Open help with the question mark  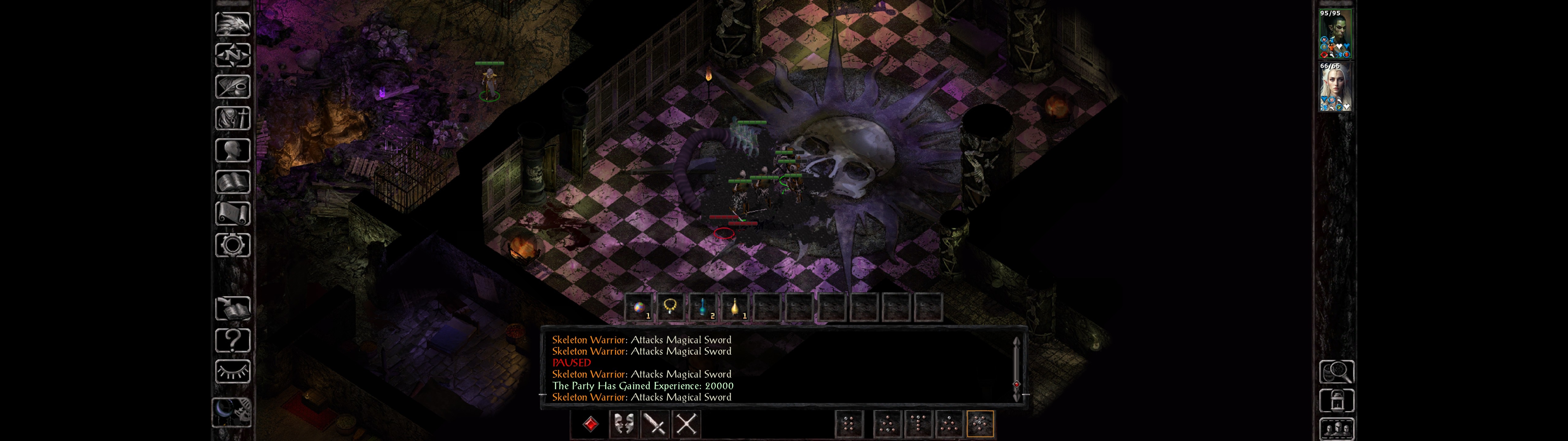pyautogui.click(x=232, y=341)
